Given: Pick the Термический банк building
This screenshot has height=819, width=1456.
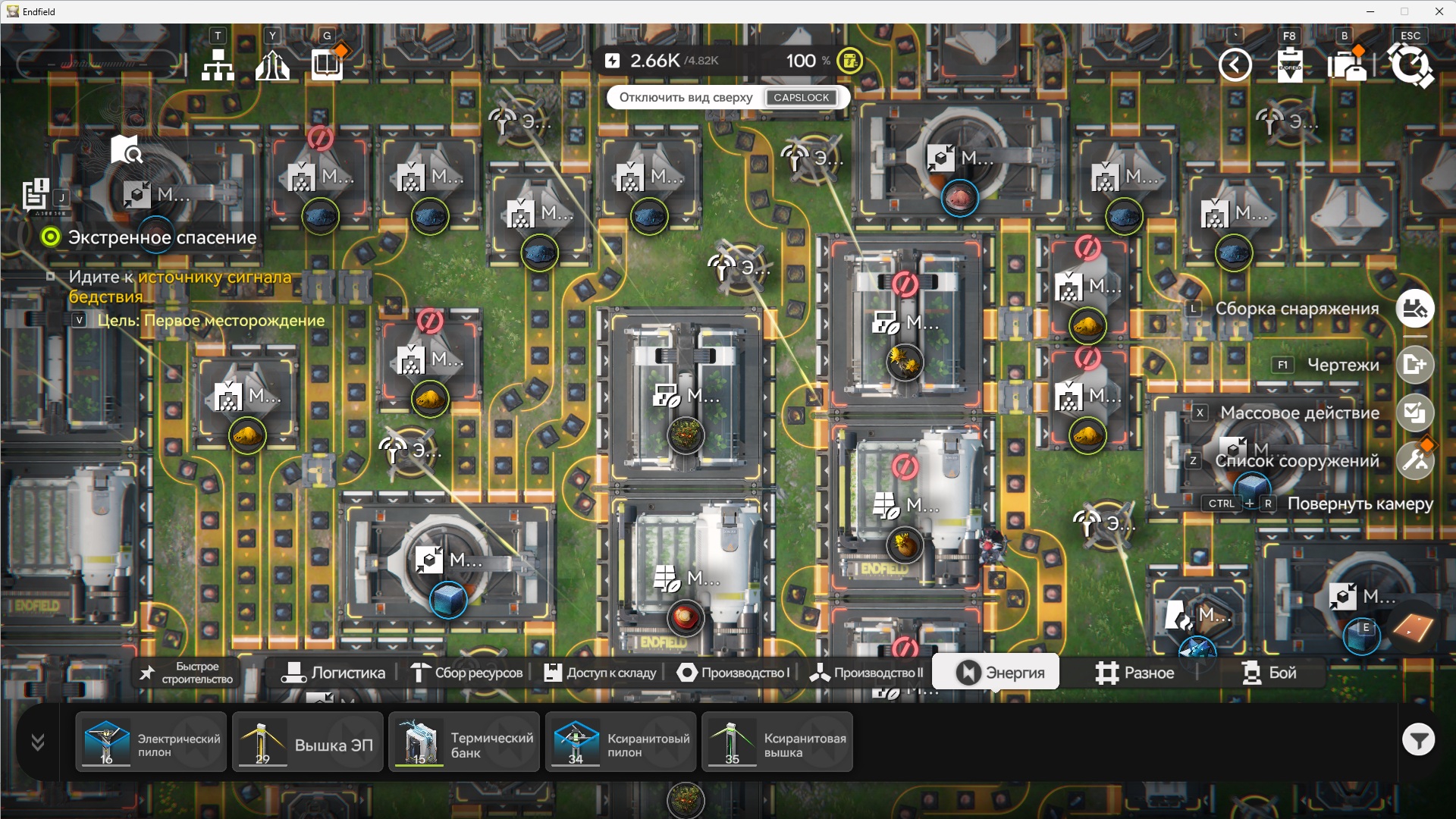Looking at the screenshot, I should pyautogui.click(x=464, y=742).
